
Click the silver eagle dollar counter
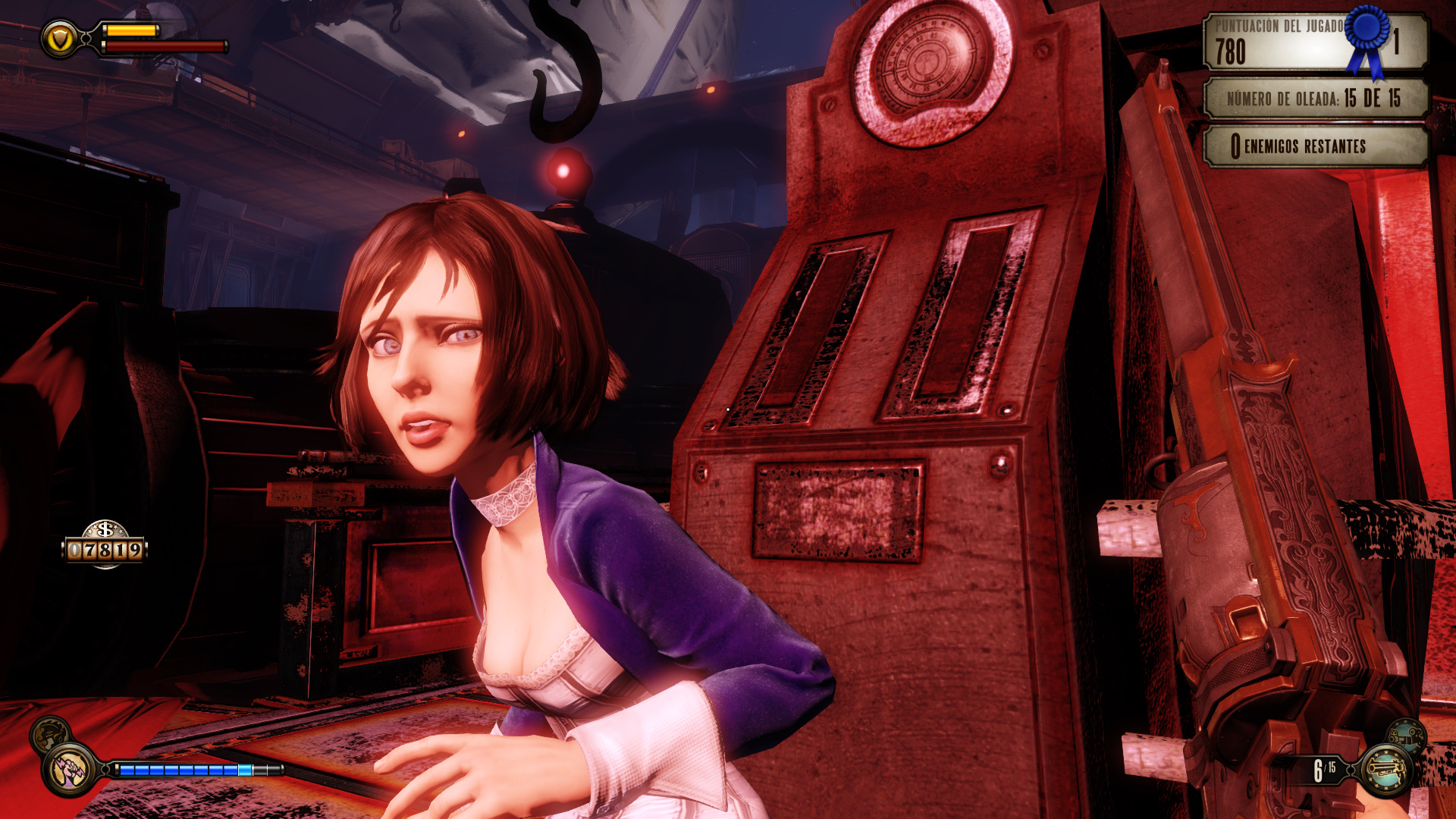(105, 544)
